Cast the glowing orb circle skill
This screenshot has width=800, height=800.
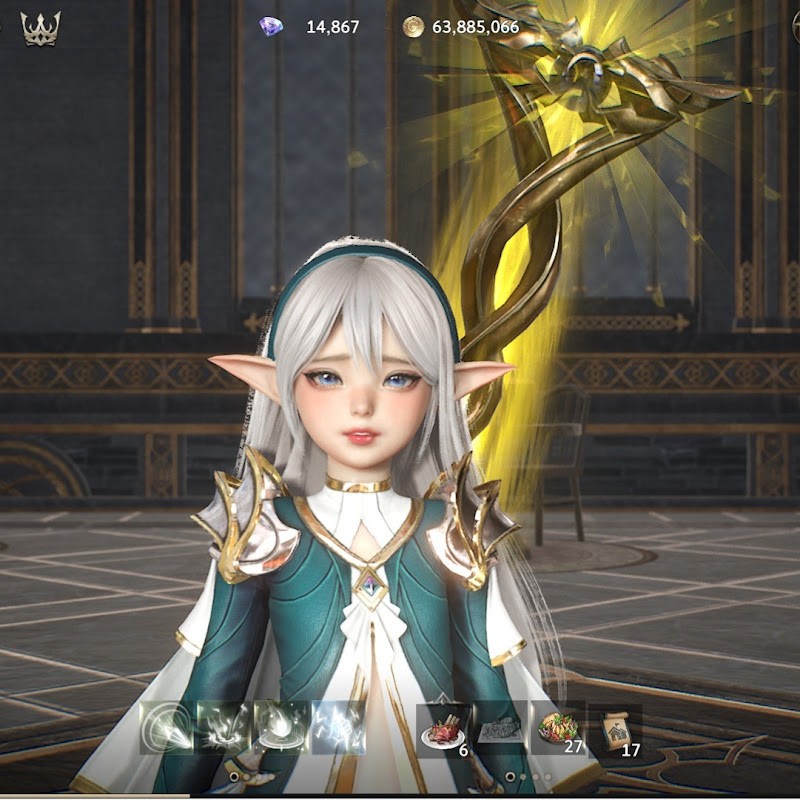click(281, 727)
